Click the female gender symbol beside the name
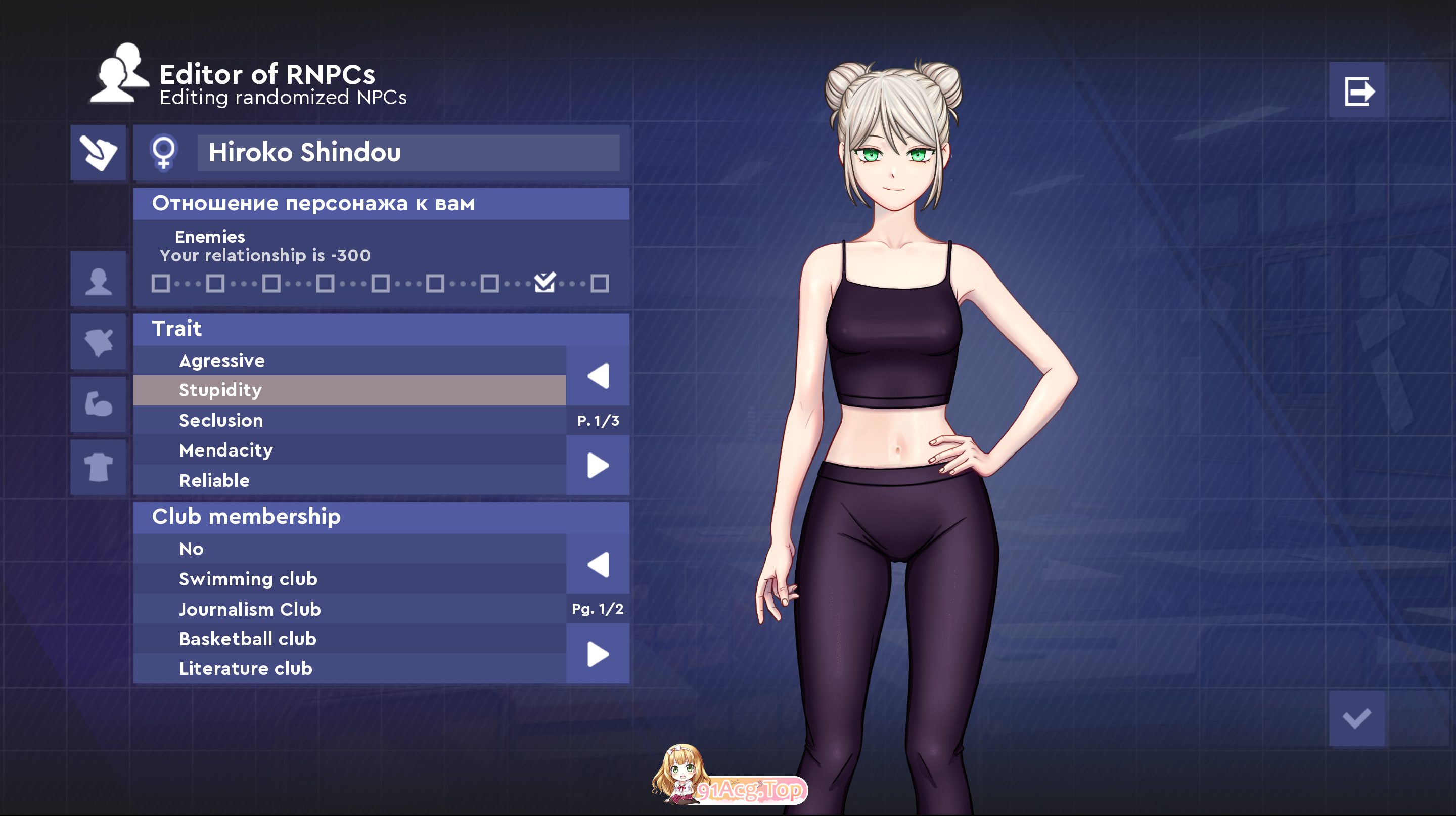Image resolution: width=1456 pixels, height=816 pixels. point(164,153)
